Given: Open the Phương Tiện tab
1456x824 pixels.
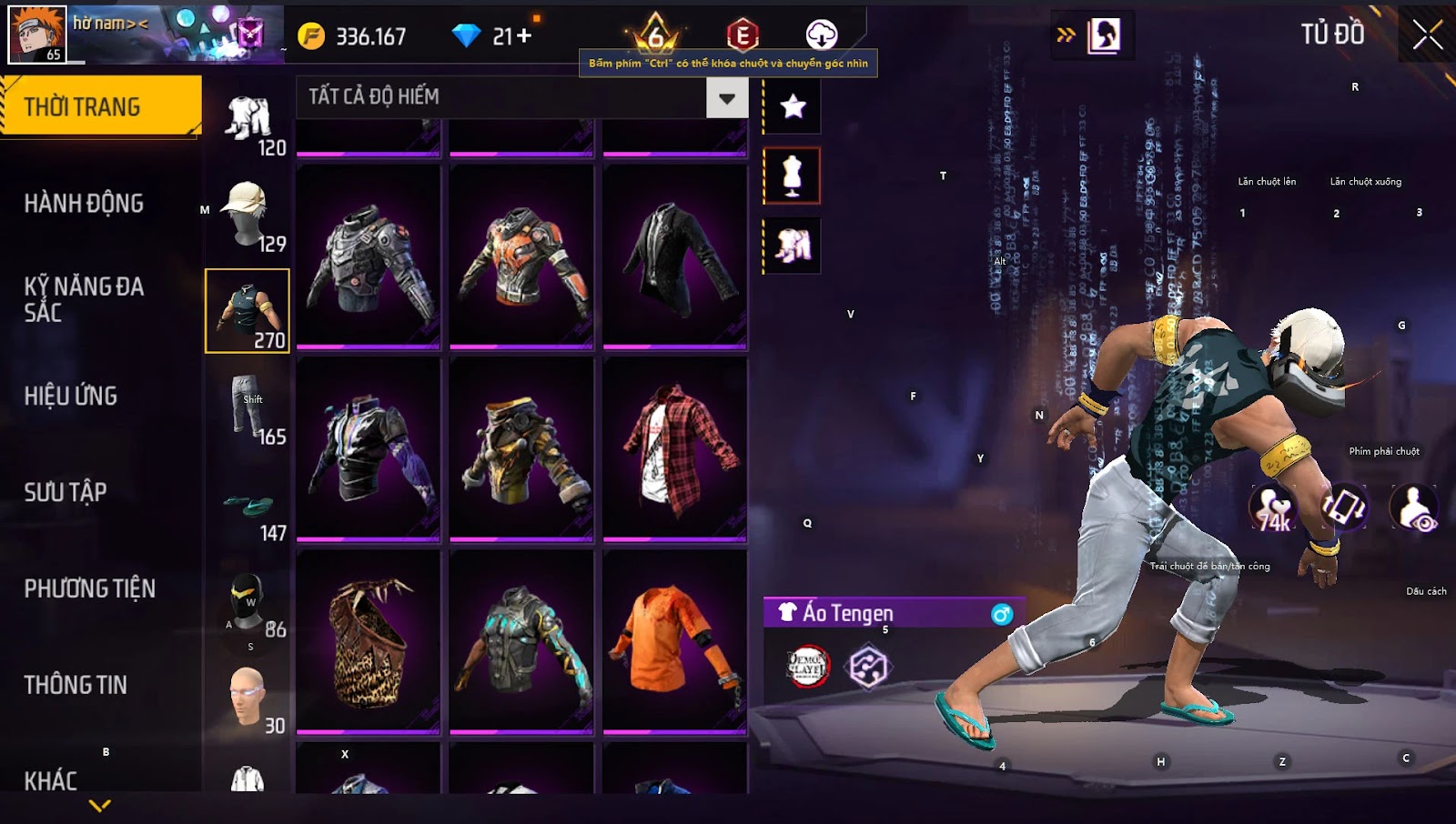Looking at the screenshot, I should tap(89, 588).
